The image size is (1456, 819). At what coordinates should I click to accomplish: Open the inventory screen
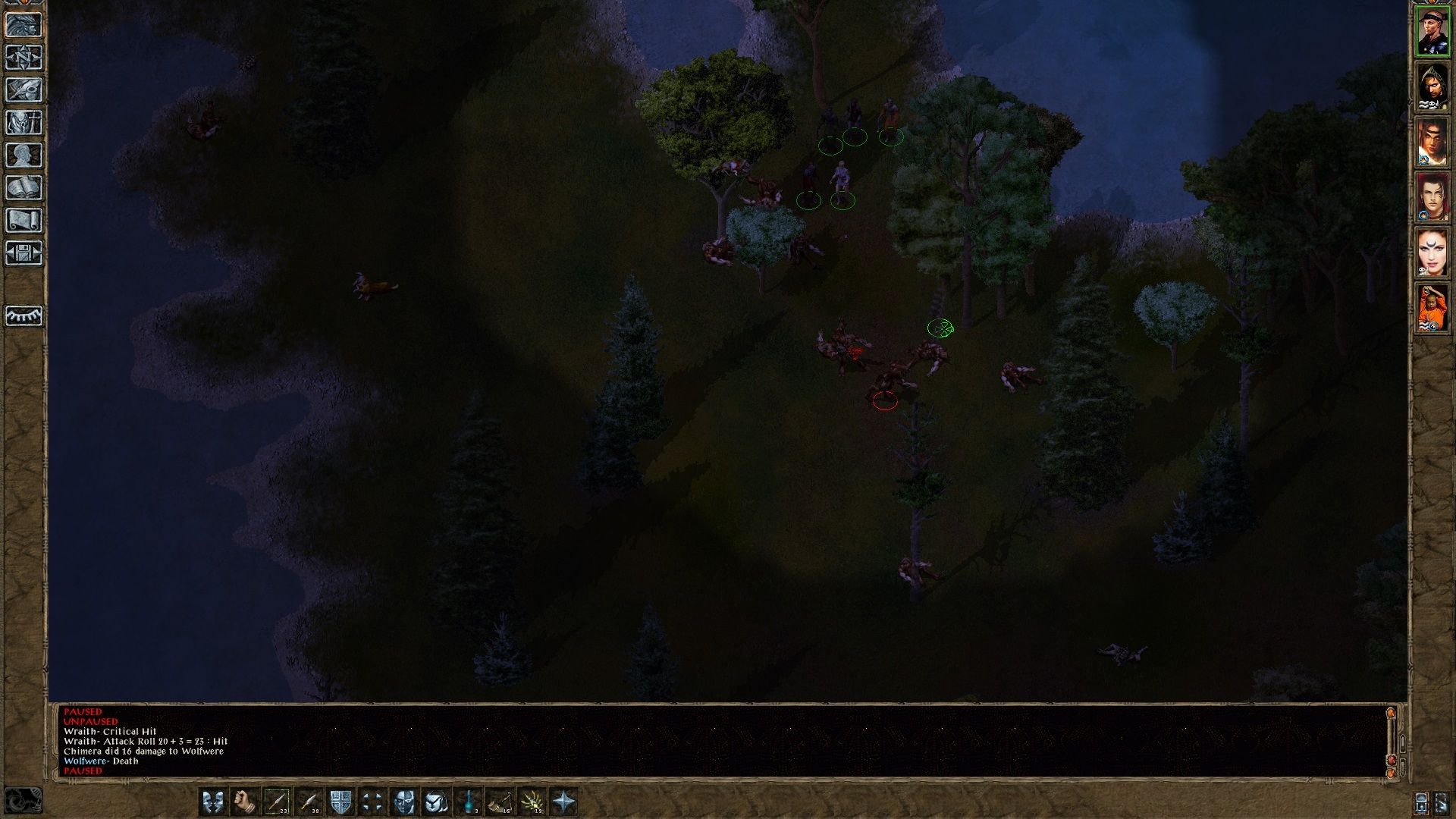[24, 123]
